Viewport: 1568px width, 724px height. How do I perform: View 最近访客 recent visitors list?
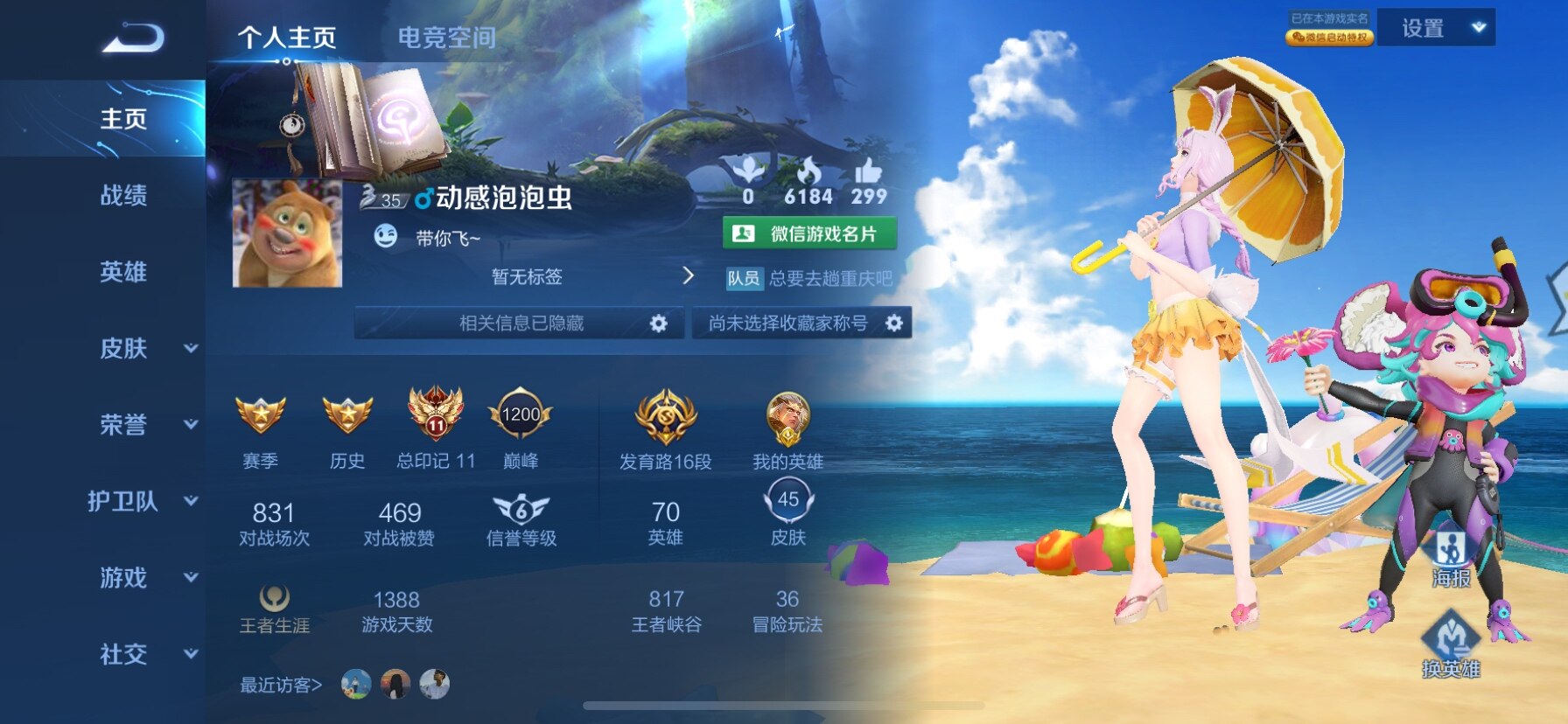point(281,685)
